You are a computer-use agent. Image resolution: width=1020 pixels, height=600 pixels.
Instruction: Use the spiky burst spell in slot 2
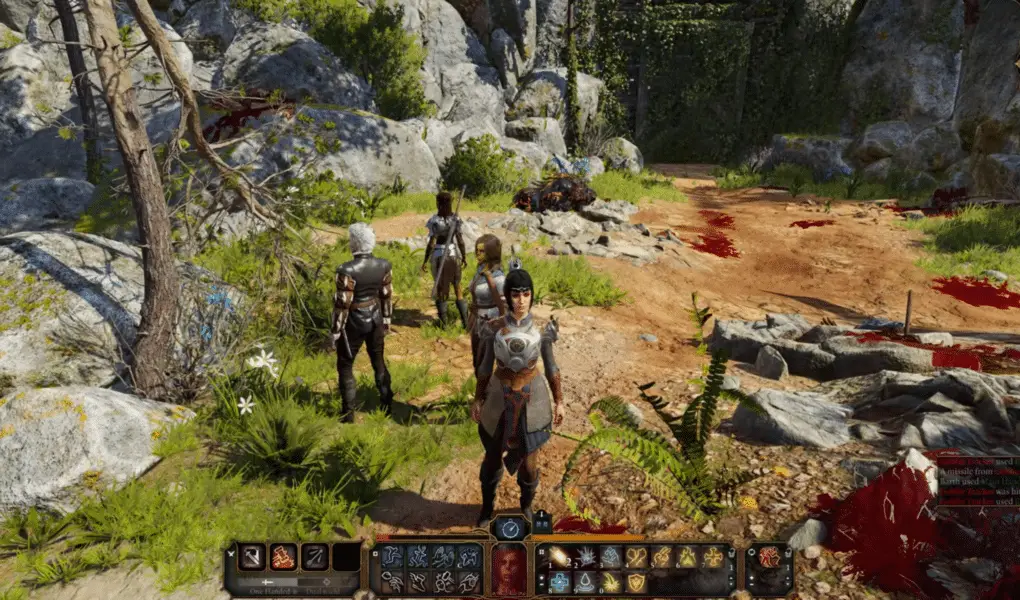(586, 557)
